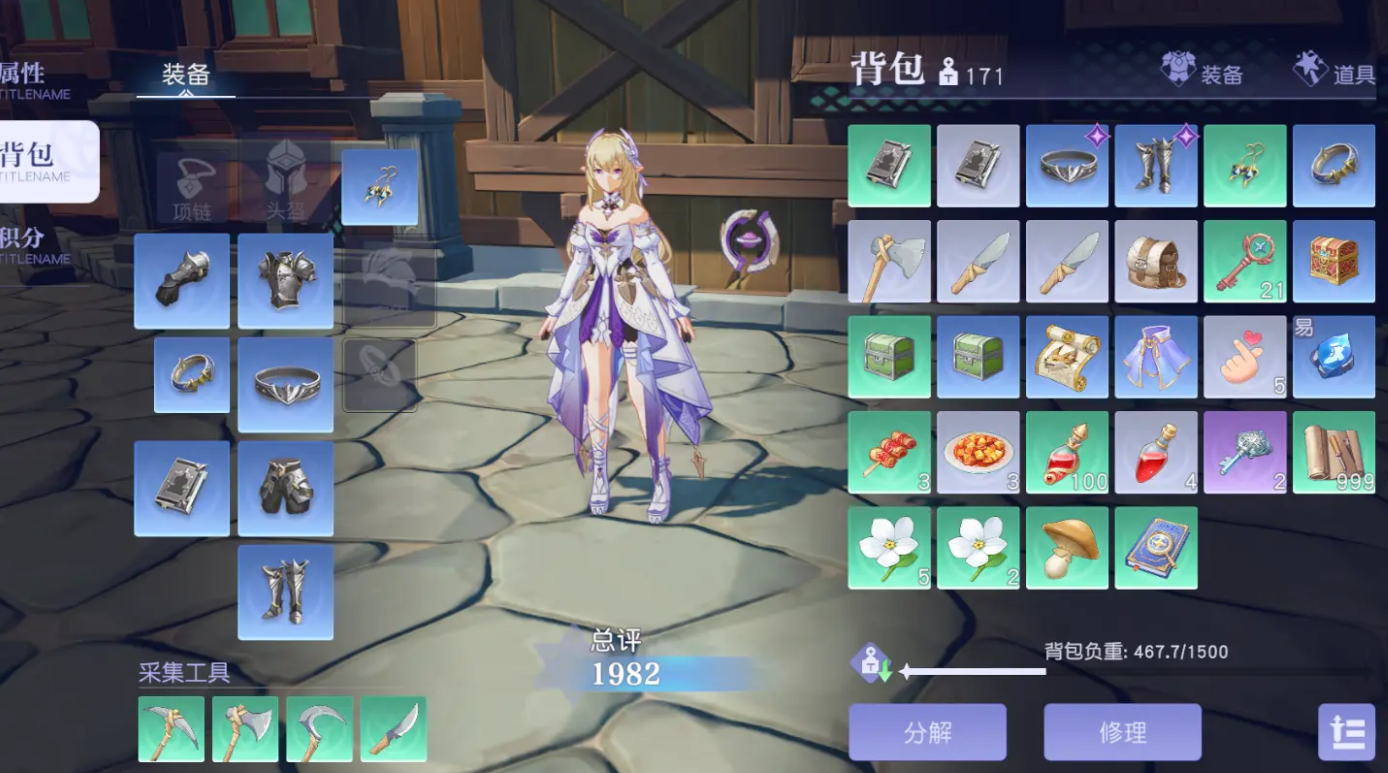Select the pickaxe gathering tool
The width and height of the screenshot is (1388, 773).
[171, 729]
